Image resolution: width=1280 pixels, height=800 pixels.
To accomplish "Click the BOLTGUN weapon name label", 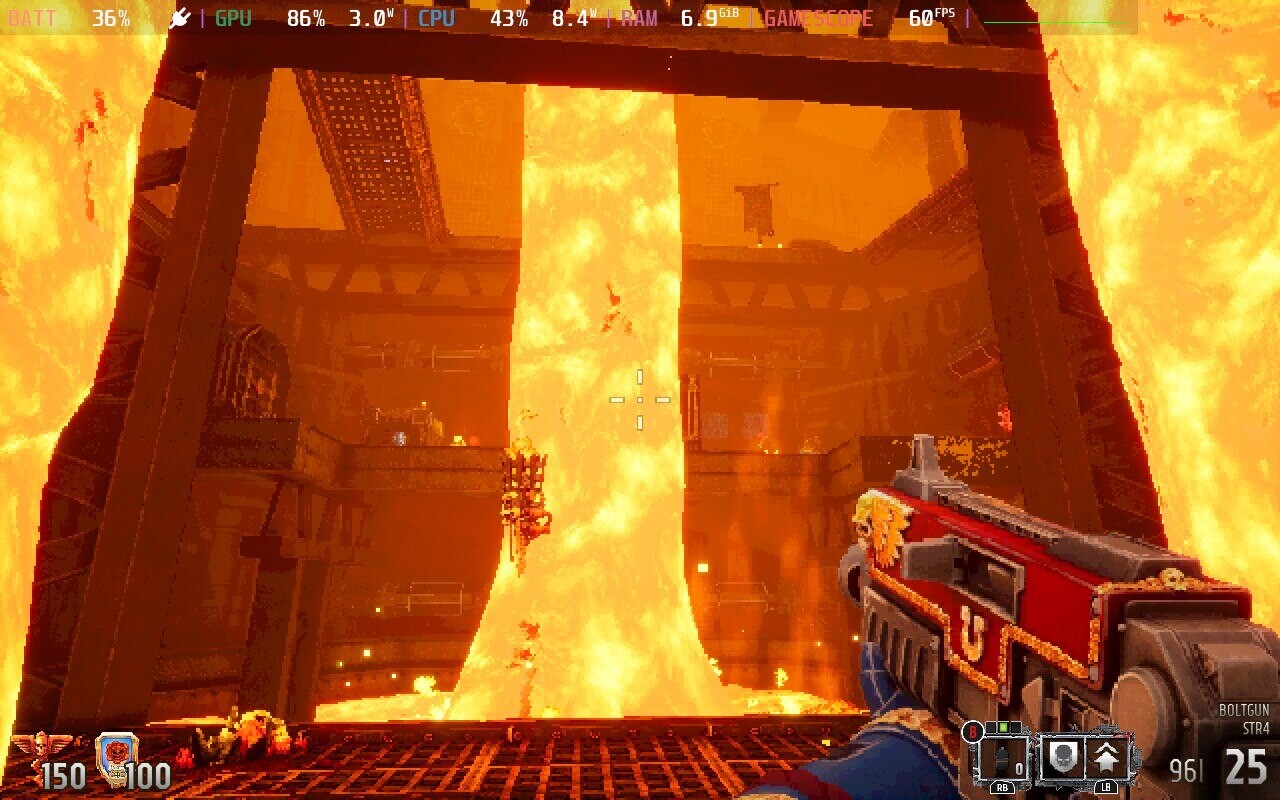I will coord(1243,711).
